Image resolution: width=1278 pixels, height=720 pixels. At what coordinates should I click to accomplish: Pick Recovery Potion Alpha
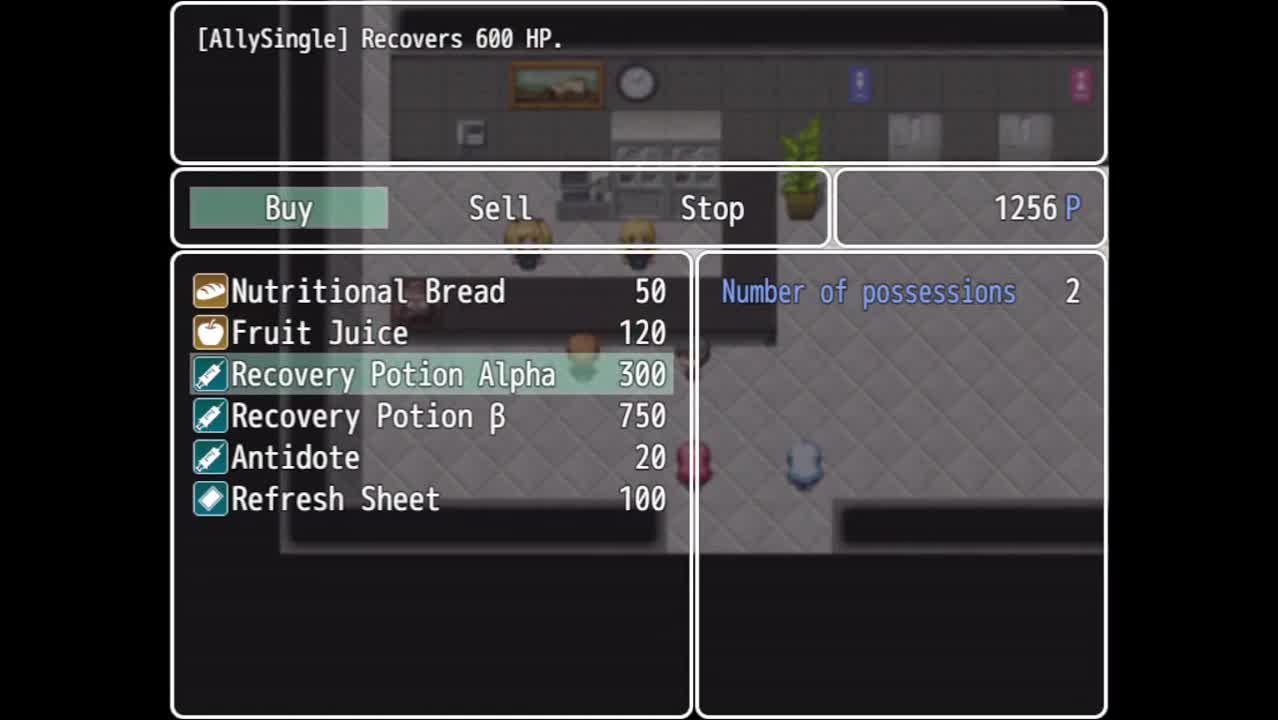tap(430, 375)
